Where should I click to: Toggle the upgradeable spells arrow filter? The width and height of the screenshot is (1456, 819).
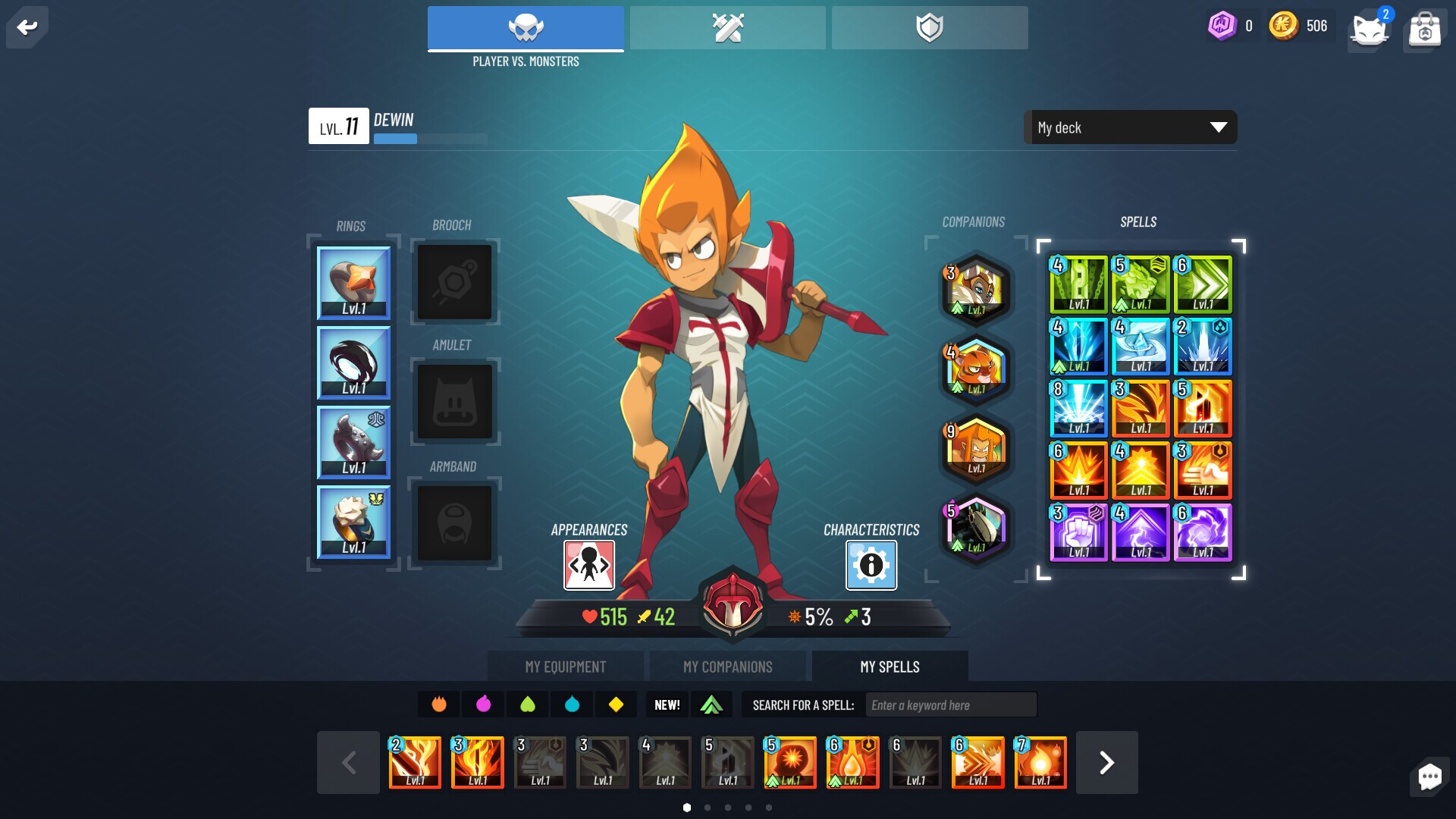click(x=711, y=704)
